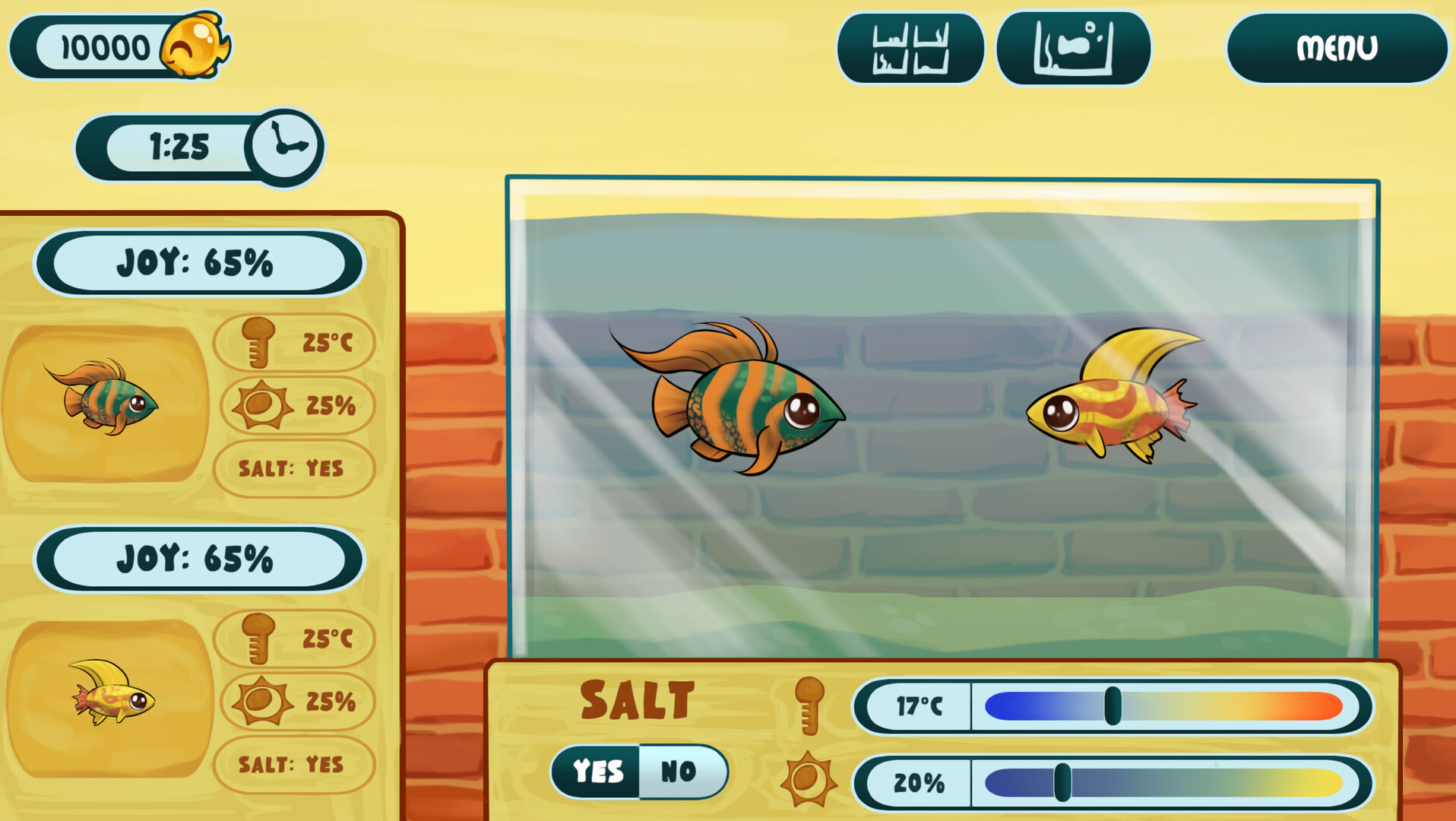1456x821 pixels.
Task: Click the Salt: Yes label on the first fish card
Action: 293,468
